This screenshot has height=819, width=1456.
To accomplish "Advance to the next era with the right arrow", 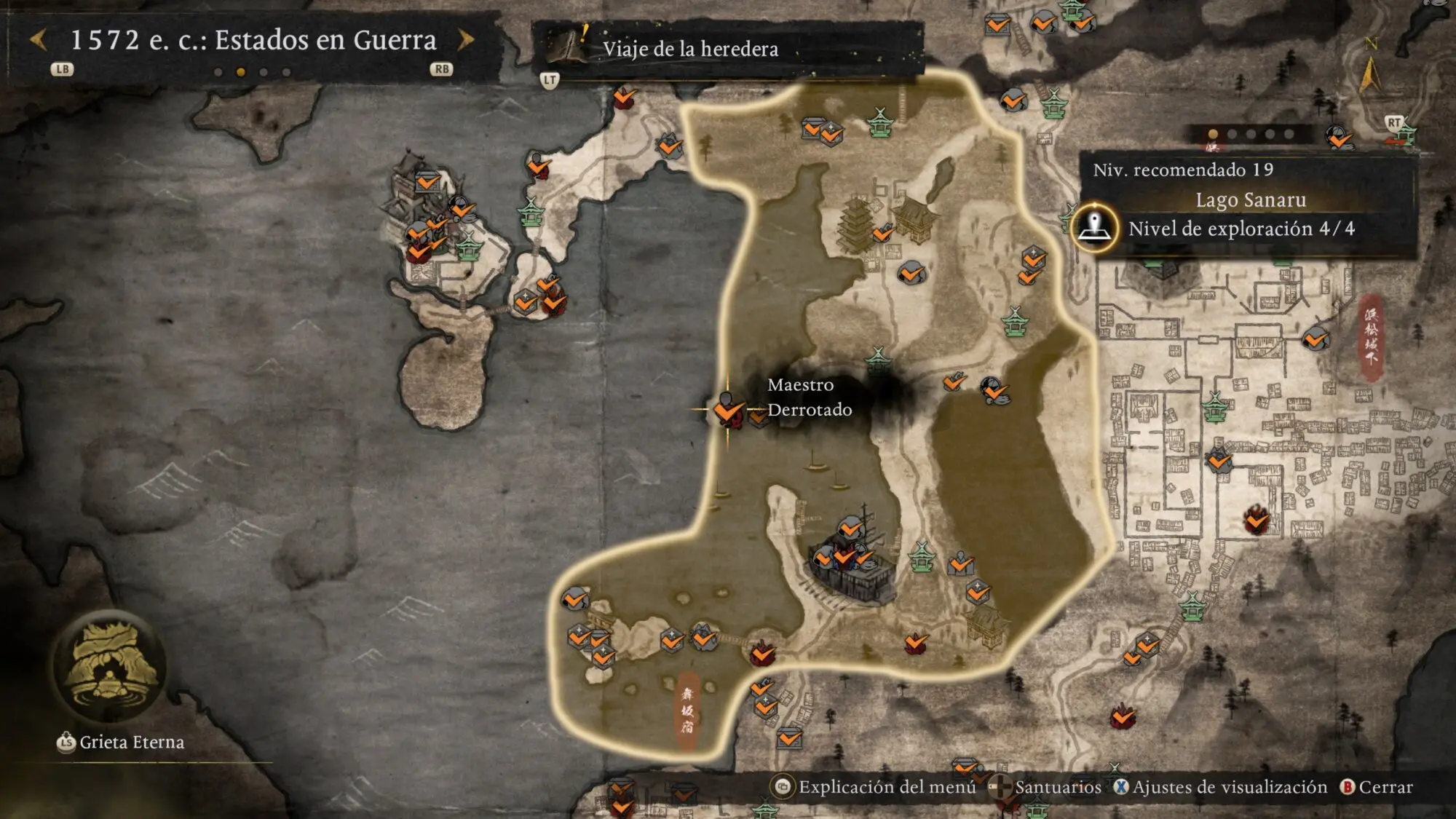I will [466, 40].
